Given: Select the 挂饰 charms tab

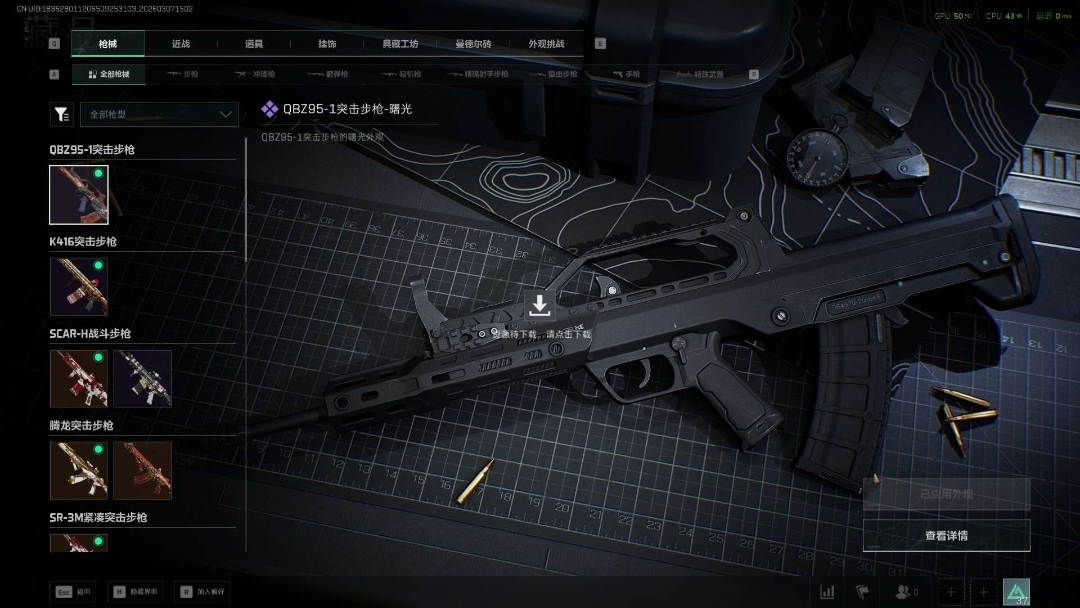Looking at the screenshot, I should [x=327, y=44].
